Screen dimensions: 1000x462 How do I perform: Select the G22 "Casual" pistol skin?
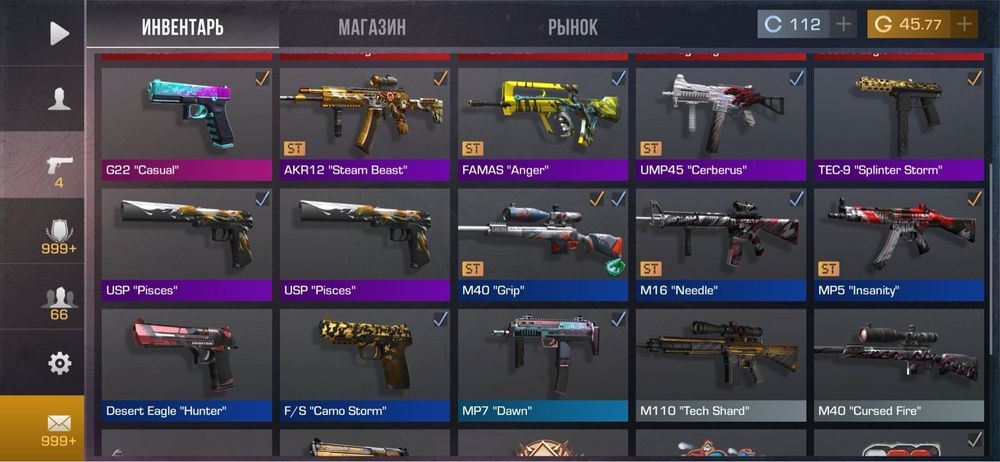click(x=188, y=120)
